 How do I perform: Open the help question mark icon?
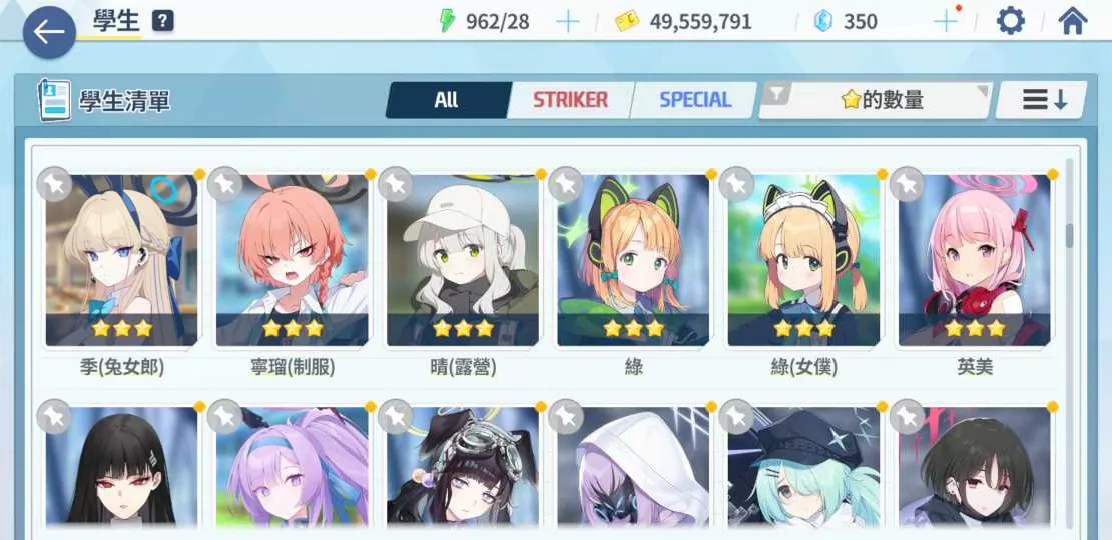click(x=163, y=21)
